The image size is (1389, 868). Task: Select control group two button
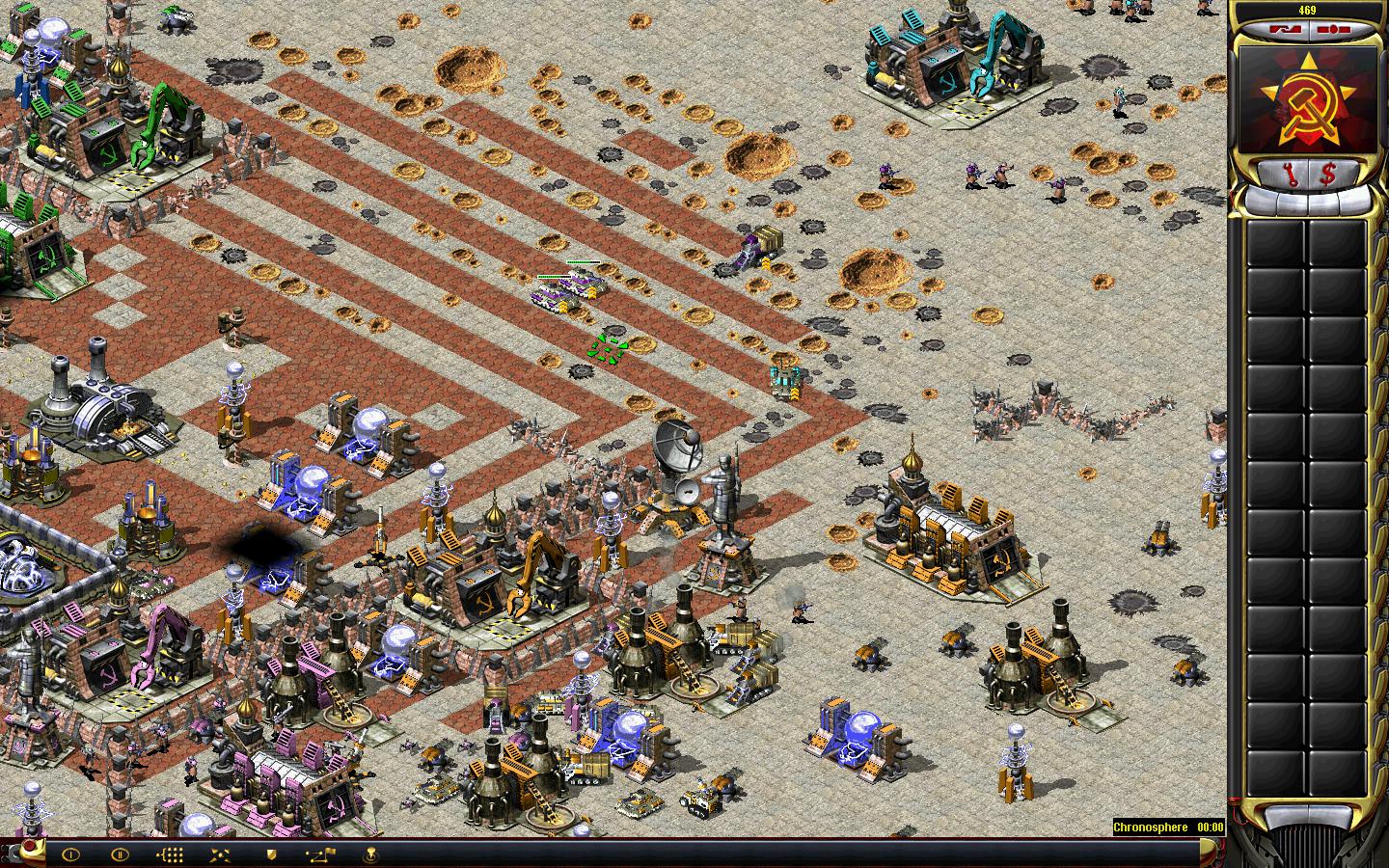120,854
